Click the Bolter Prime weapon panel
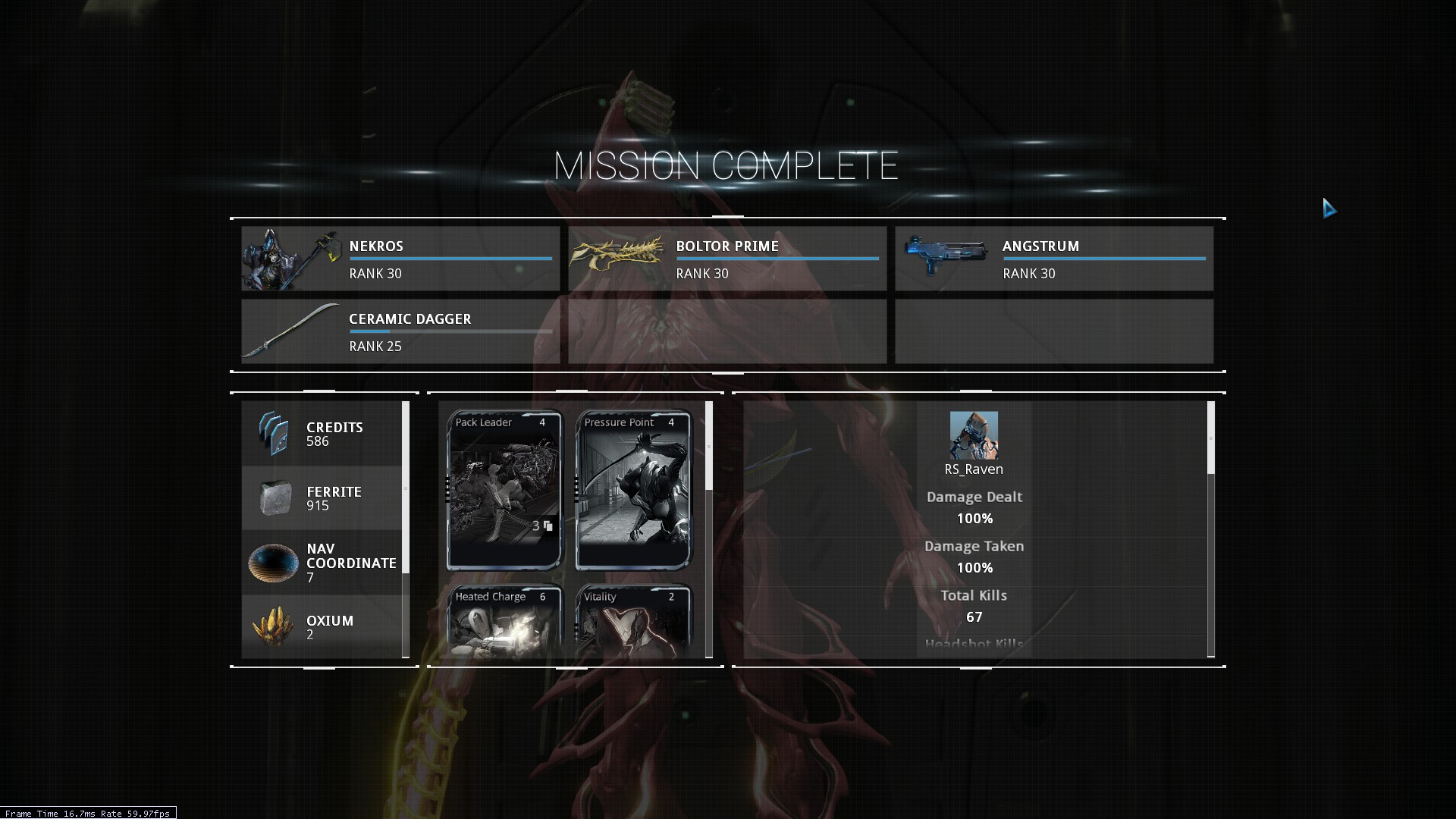The width and height of the screenshot is (1456, 819). click(727, 259)
